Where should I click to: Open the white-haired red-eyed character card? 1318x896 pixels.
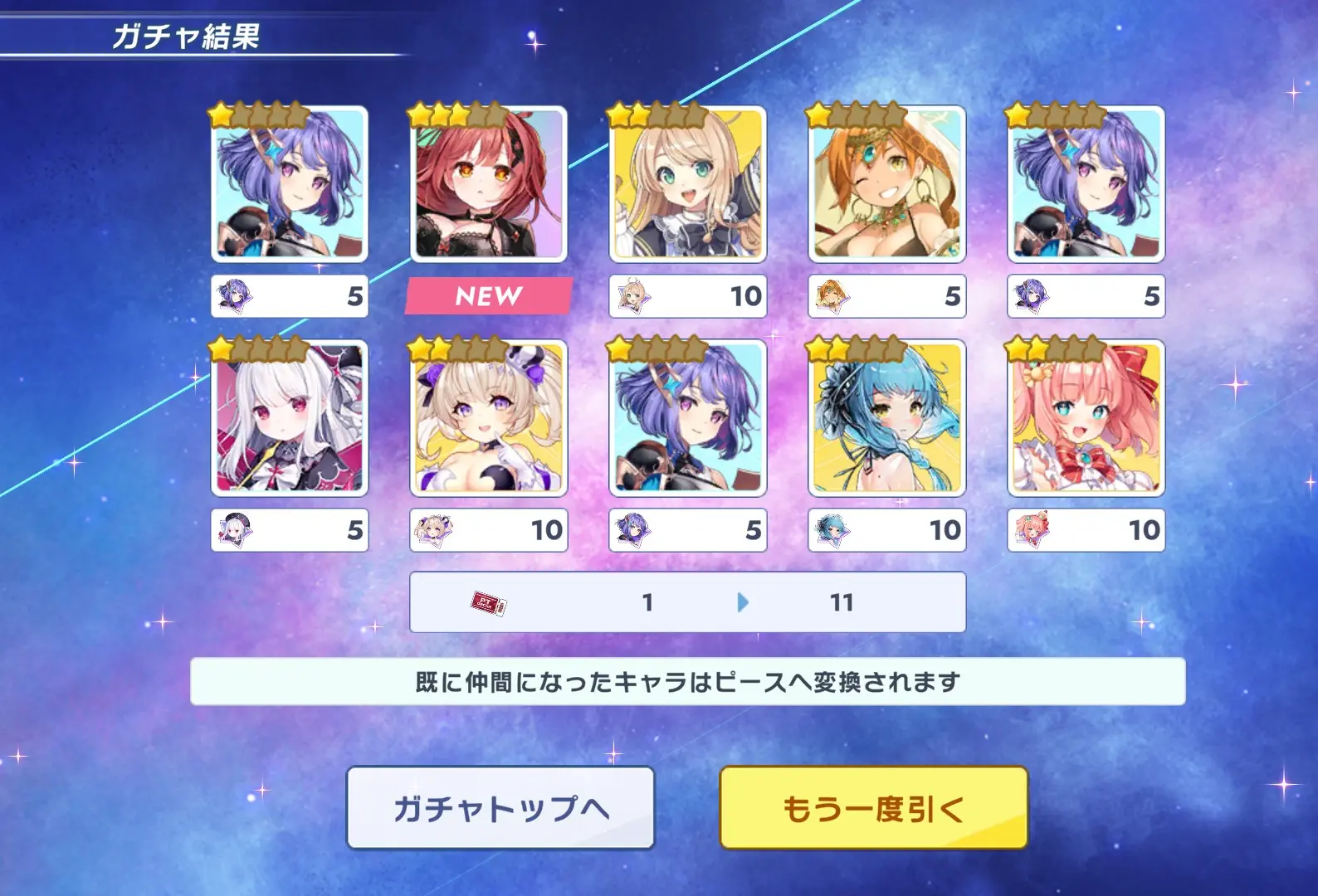click(289, 418)
